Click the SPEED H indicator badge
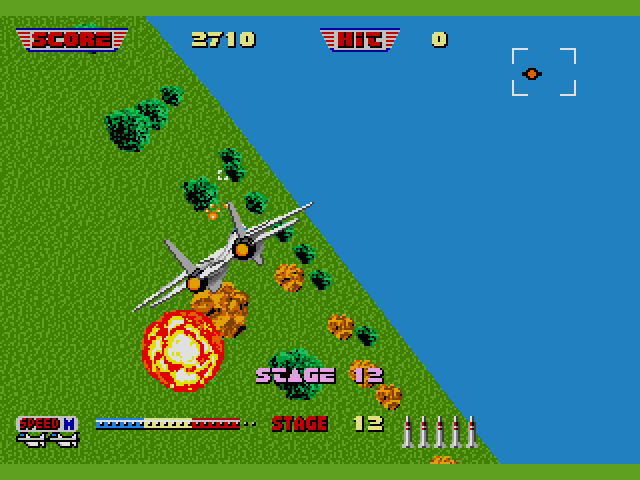640x480 pixels. (x=47, y=424)
